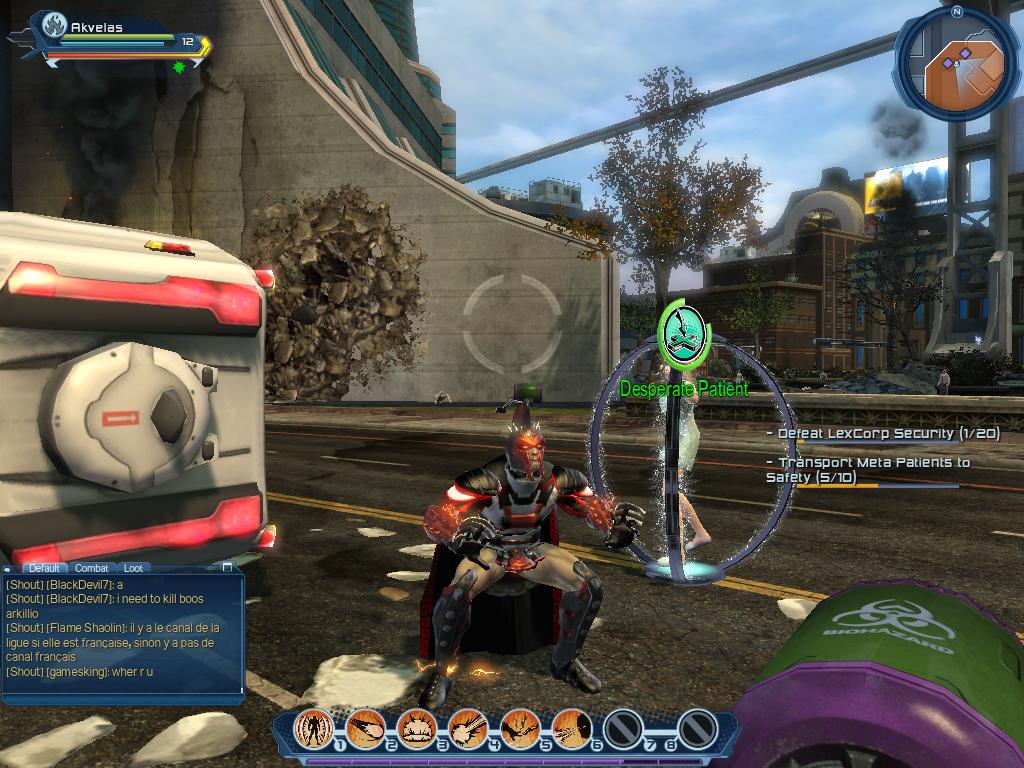
Task: Trigger the ground eruption ability in slot 3
Action: [416, 727]
